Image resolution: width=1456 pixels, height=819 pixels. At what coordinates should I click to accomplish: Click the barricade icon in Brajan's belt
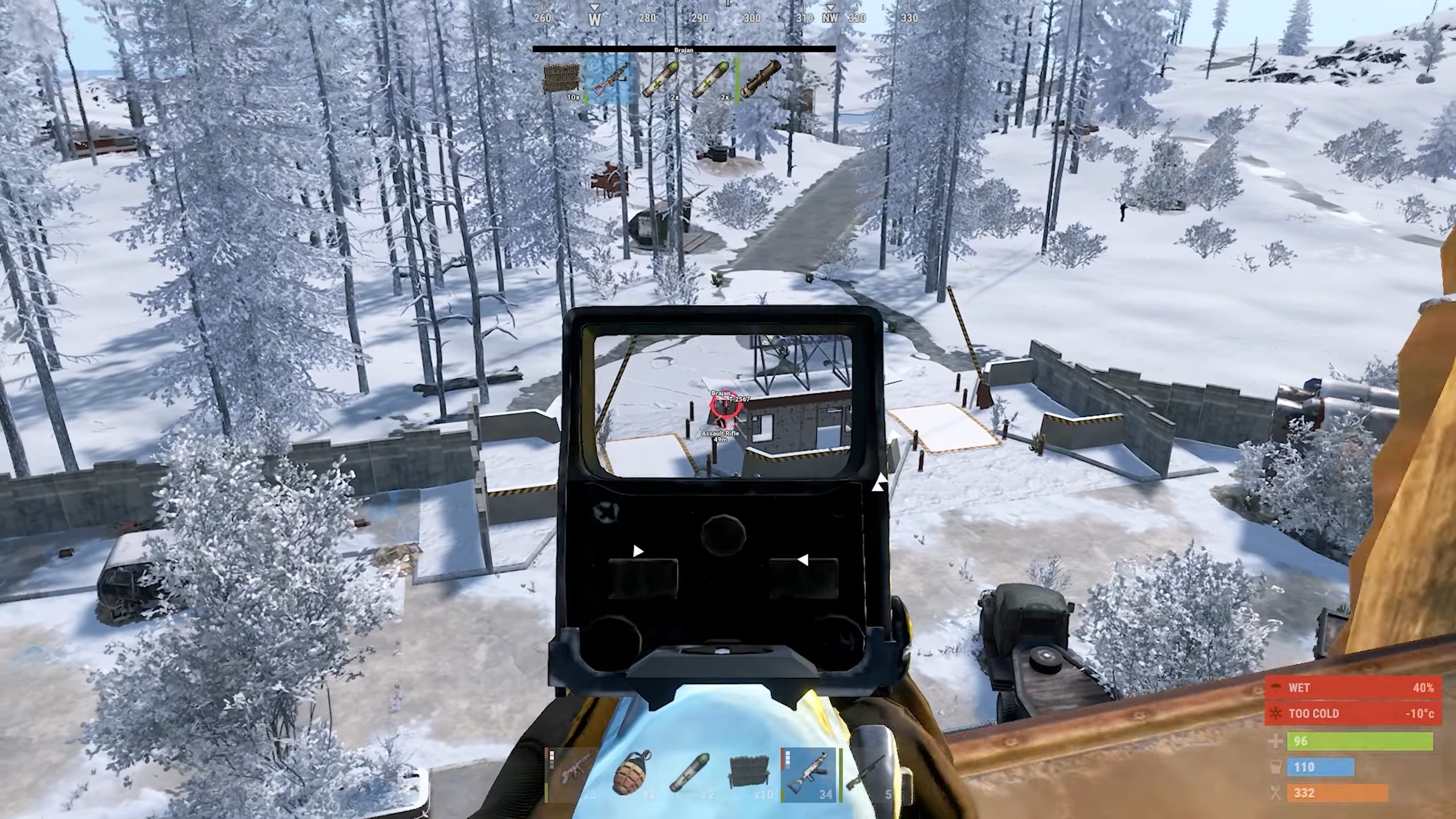[x=562, y=80]
